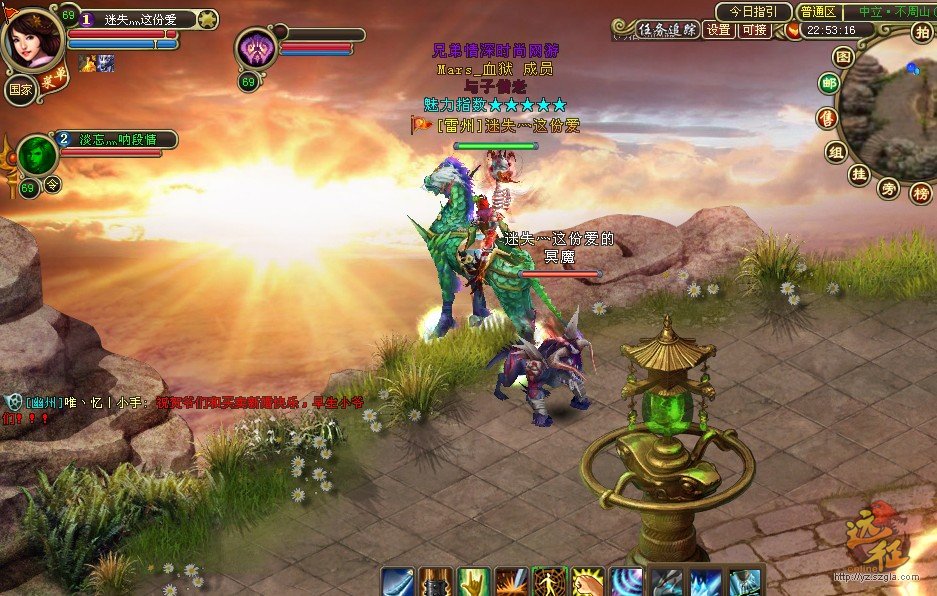Image resolution: width=937 pixels, height=596 pixels.
Task: Open the 国家 nation button
Action: [21, 90]
